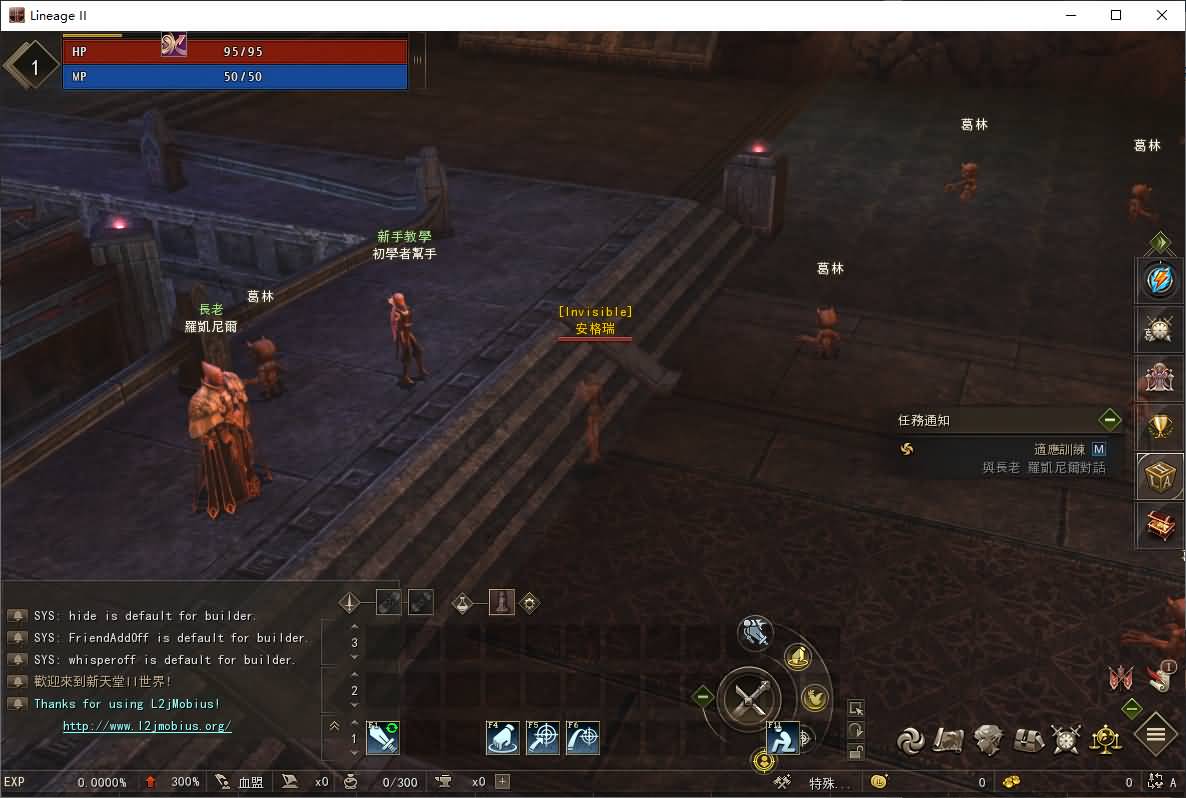
Task: Maximize the Lineage II window
Action: pos(1116,15)
